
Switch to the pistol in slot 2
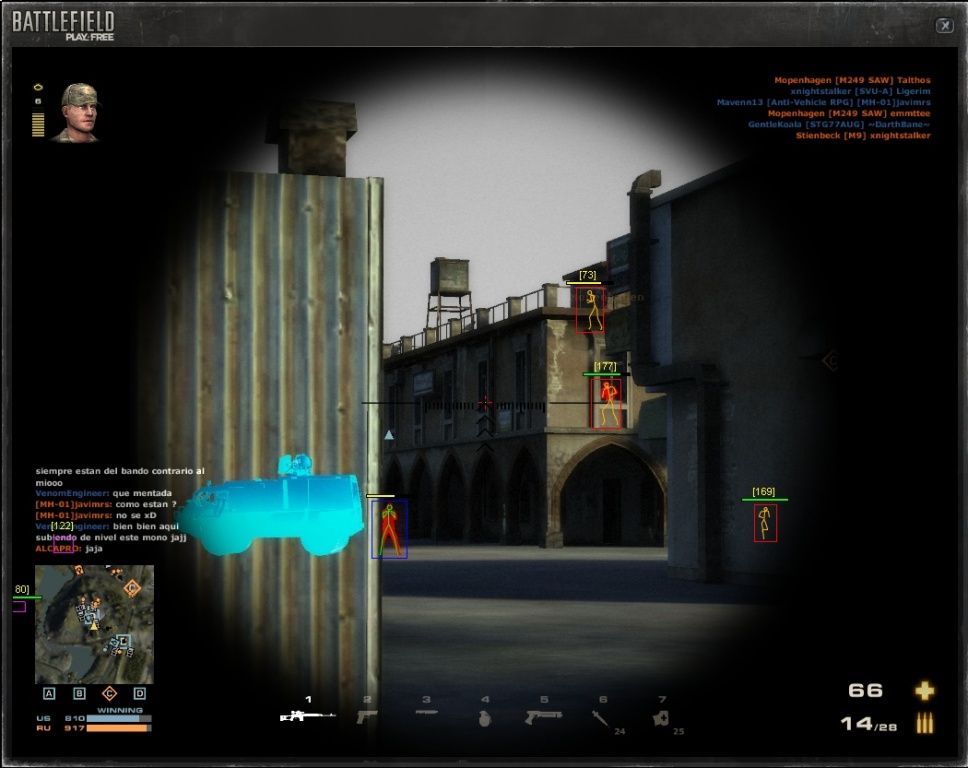(x=367, y=716)
